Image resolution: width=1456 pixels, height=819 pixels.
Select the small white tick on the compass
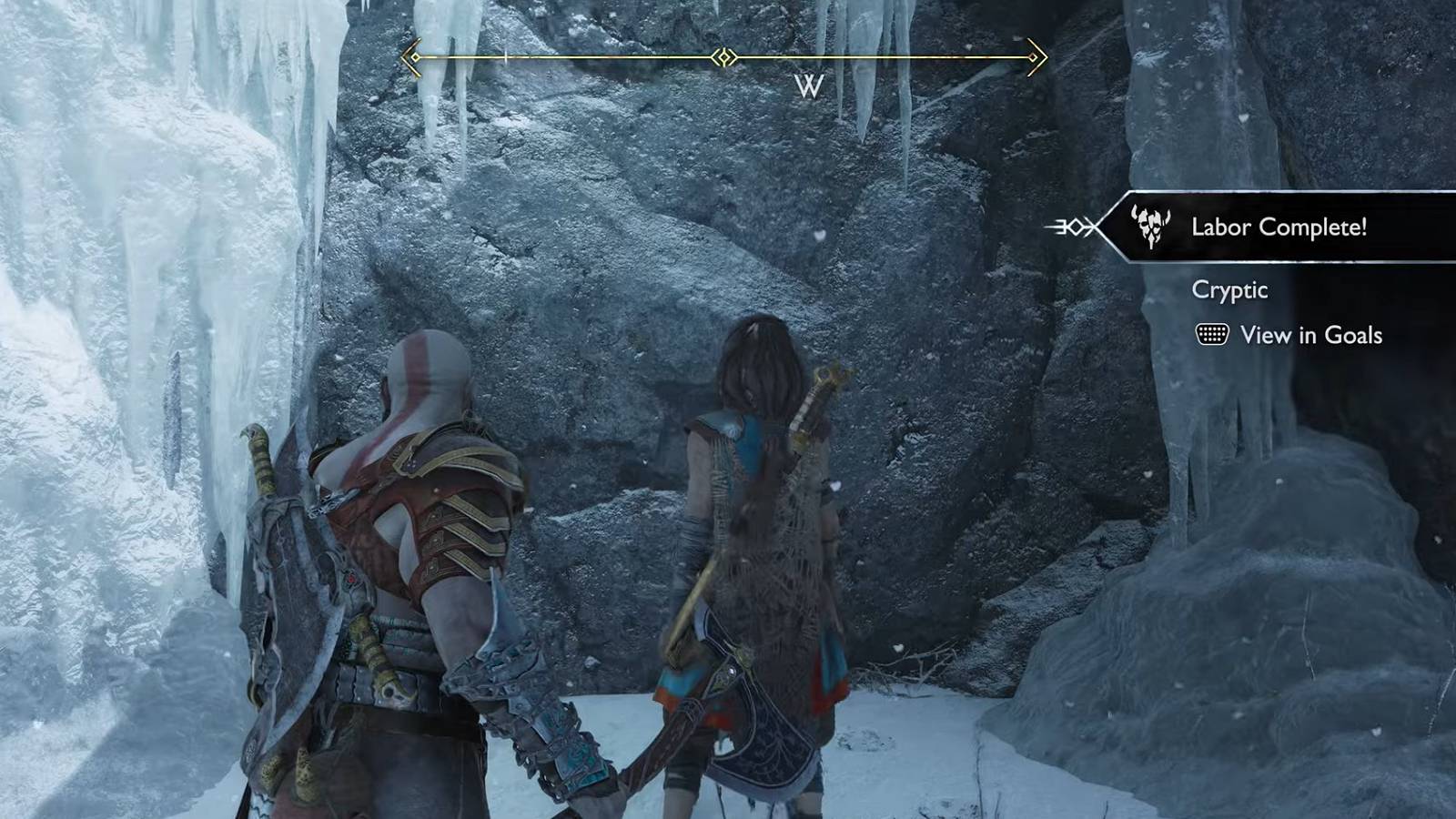504,56
